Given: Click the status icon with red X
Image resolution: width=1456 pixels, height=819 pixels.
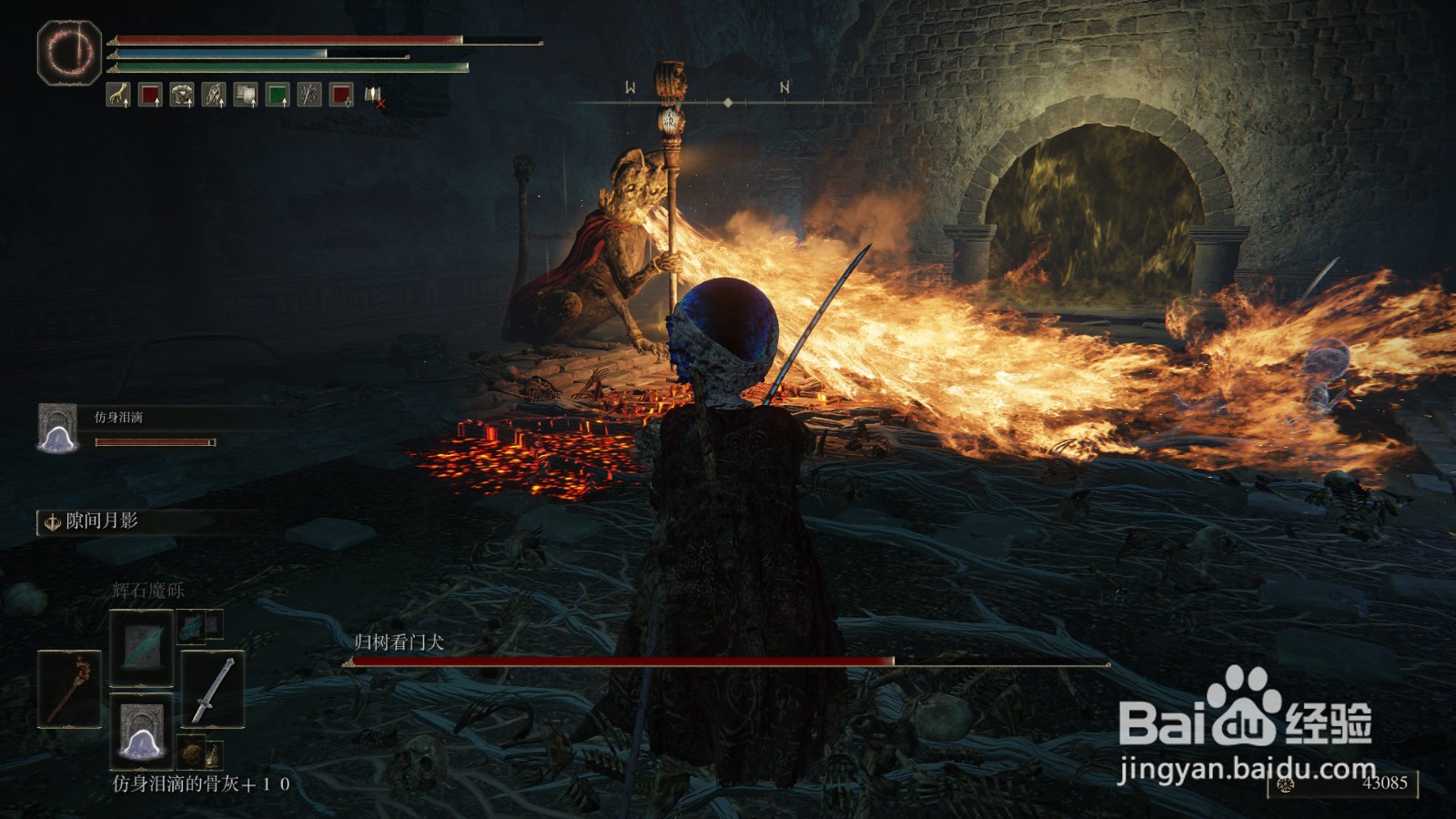Looking at the screenshot, I should (374, 96).
